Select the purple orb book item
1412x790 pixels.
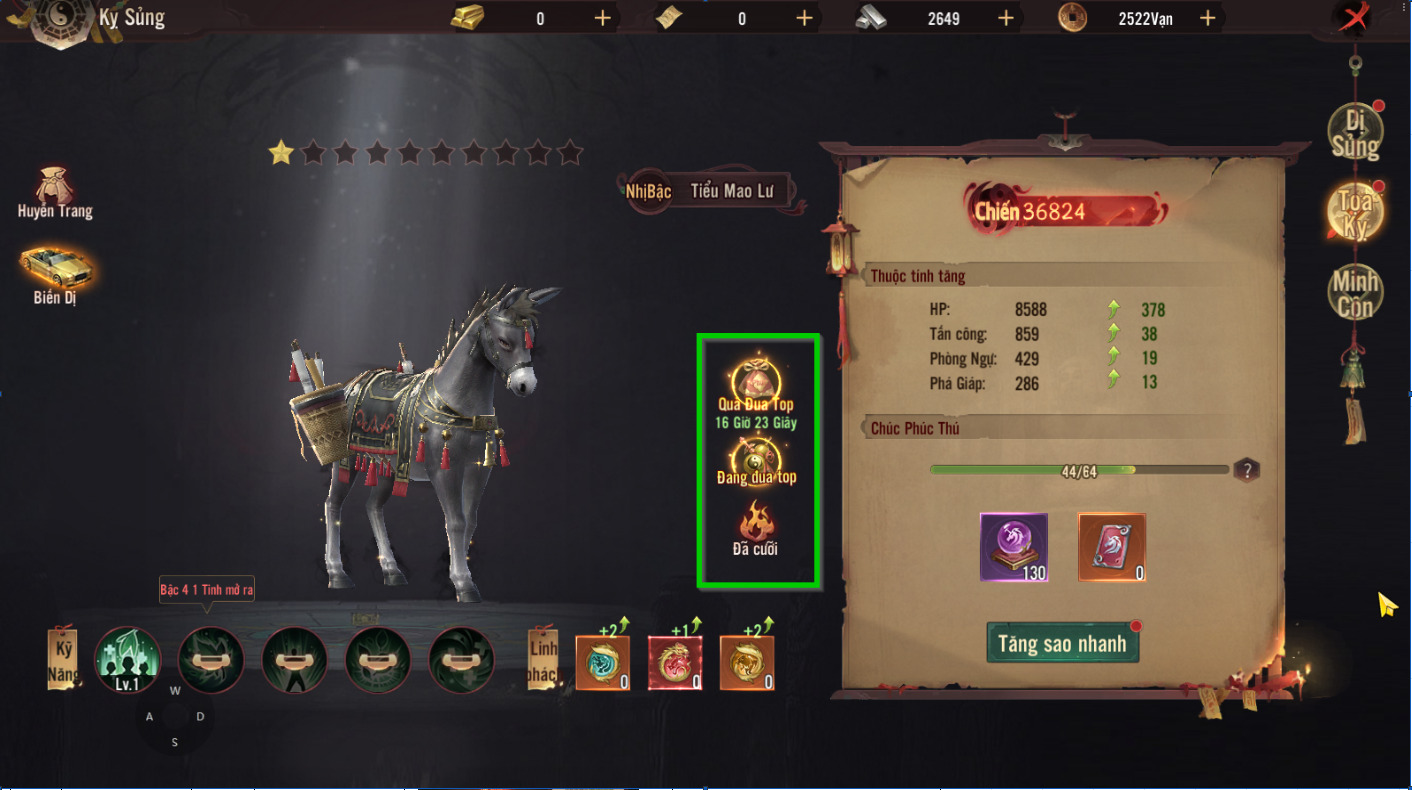click(x=1014, y=547)
